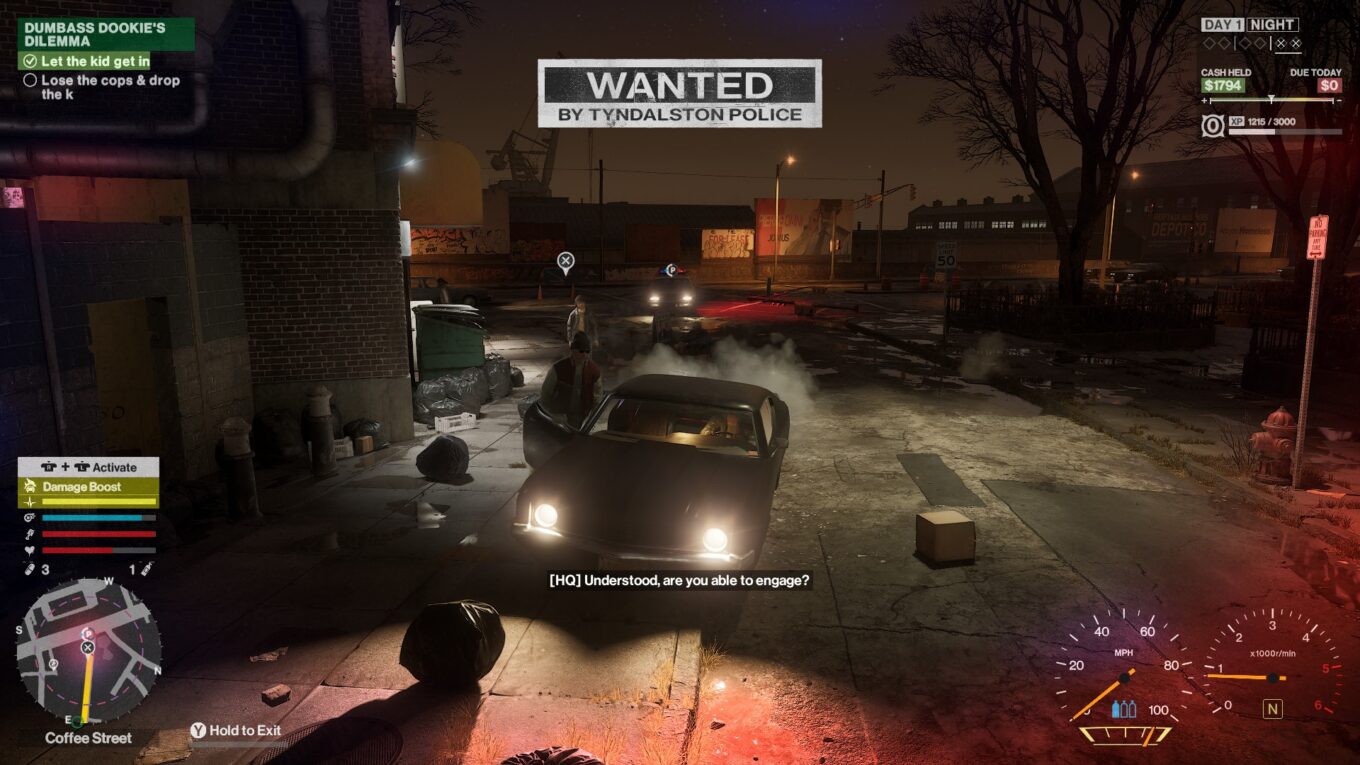Select the police marker on the minimap

88,634
